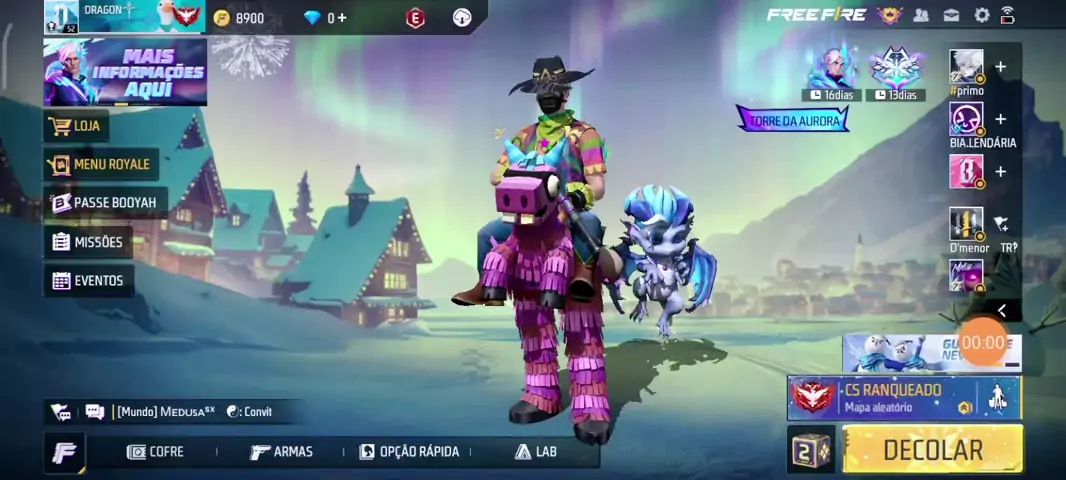The image size is (1066, 480).
Task: Open the DRAGON player profile avatar
Action: pos(61,17)
